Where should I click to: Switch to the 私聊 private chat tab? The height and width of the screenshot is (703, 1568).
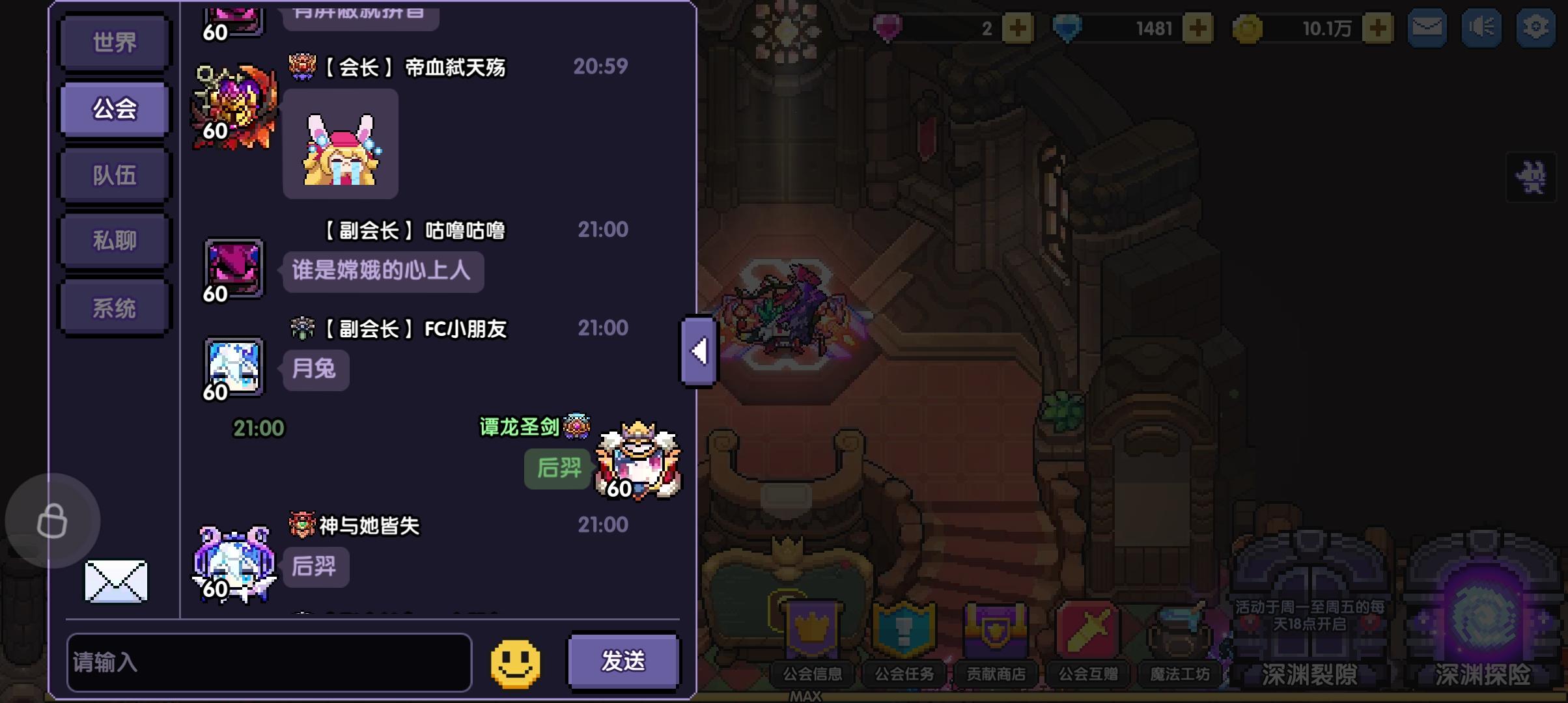114,240
